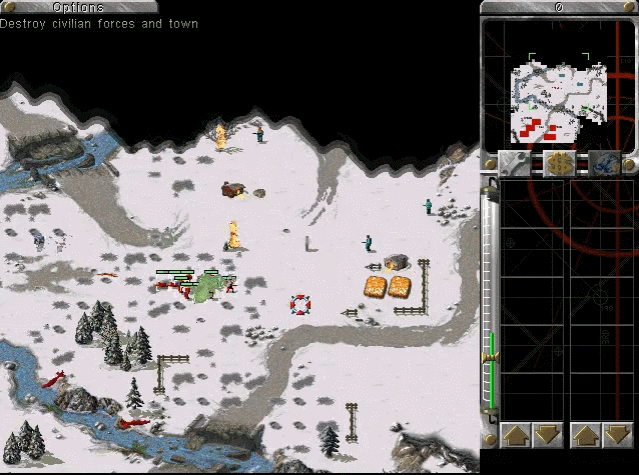This screenshot has width=639, height=475.
Task: Click the right column's up arrow
Action: coord(586,435)
